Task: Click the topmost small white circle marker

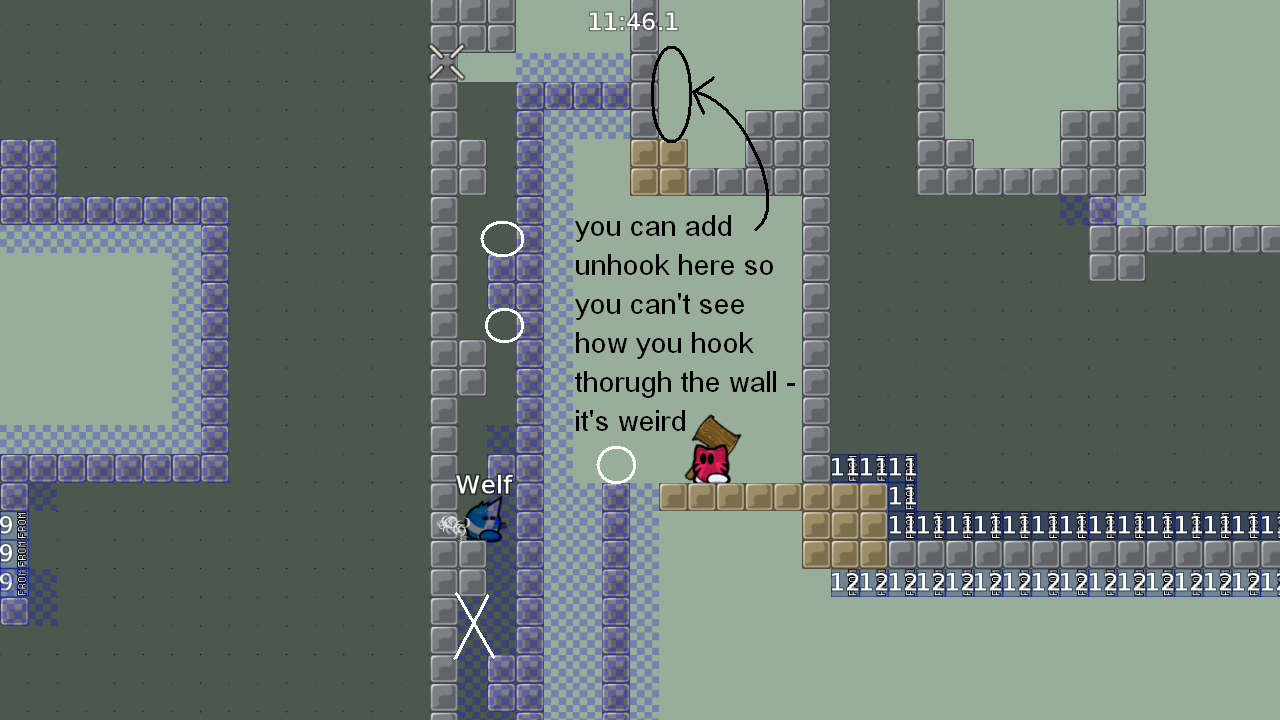Action: click(502, 239)
